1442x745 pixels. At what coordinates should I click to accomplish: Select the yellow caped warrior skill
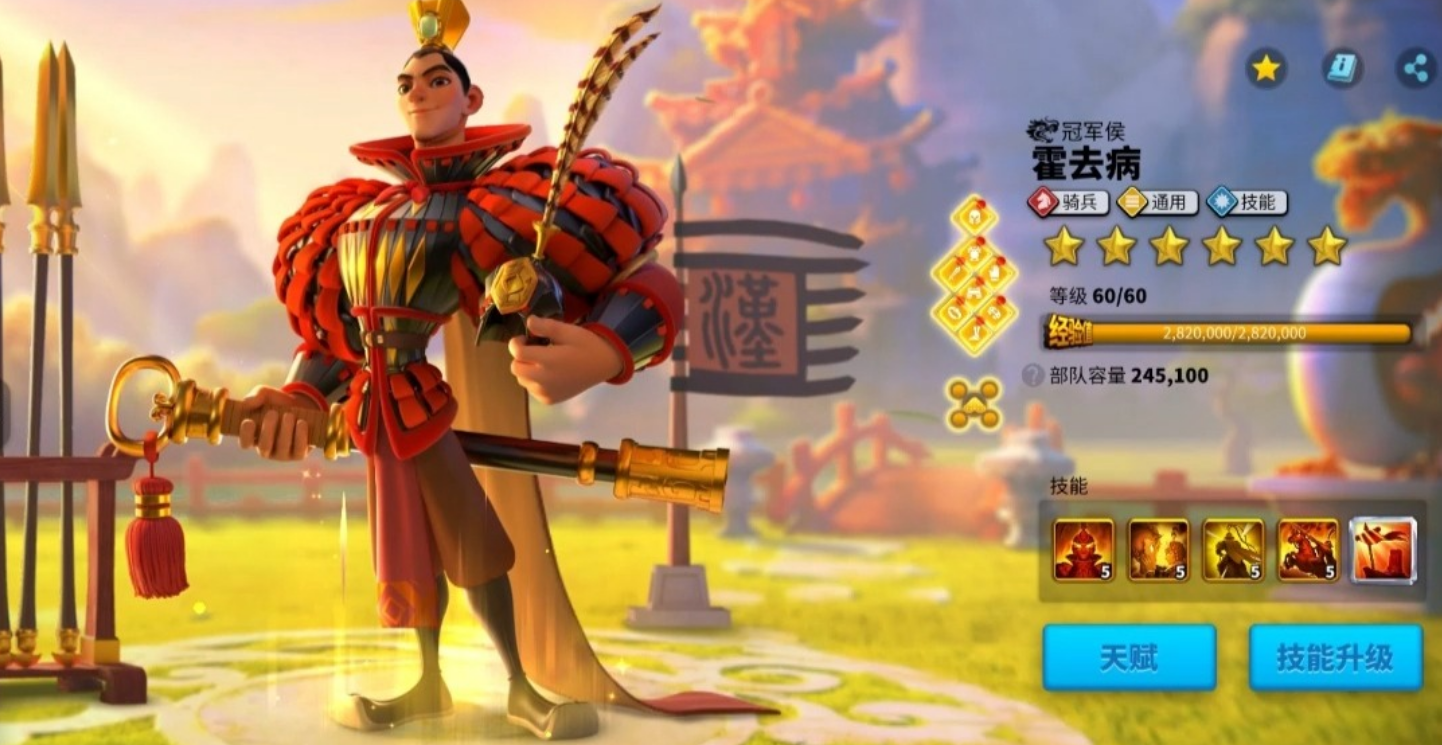(1233, 549)
